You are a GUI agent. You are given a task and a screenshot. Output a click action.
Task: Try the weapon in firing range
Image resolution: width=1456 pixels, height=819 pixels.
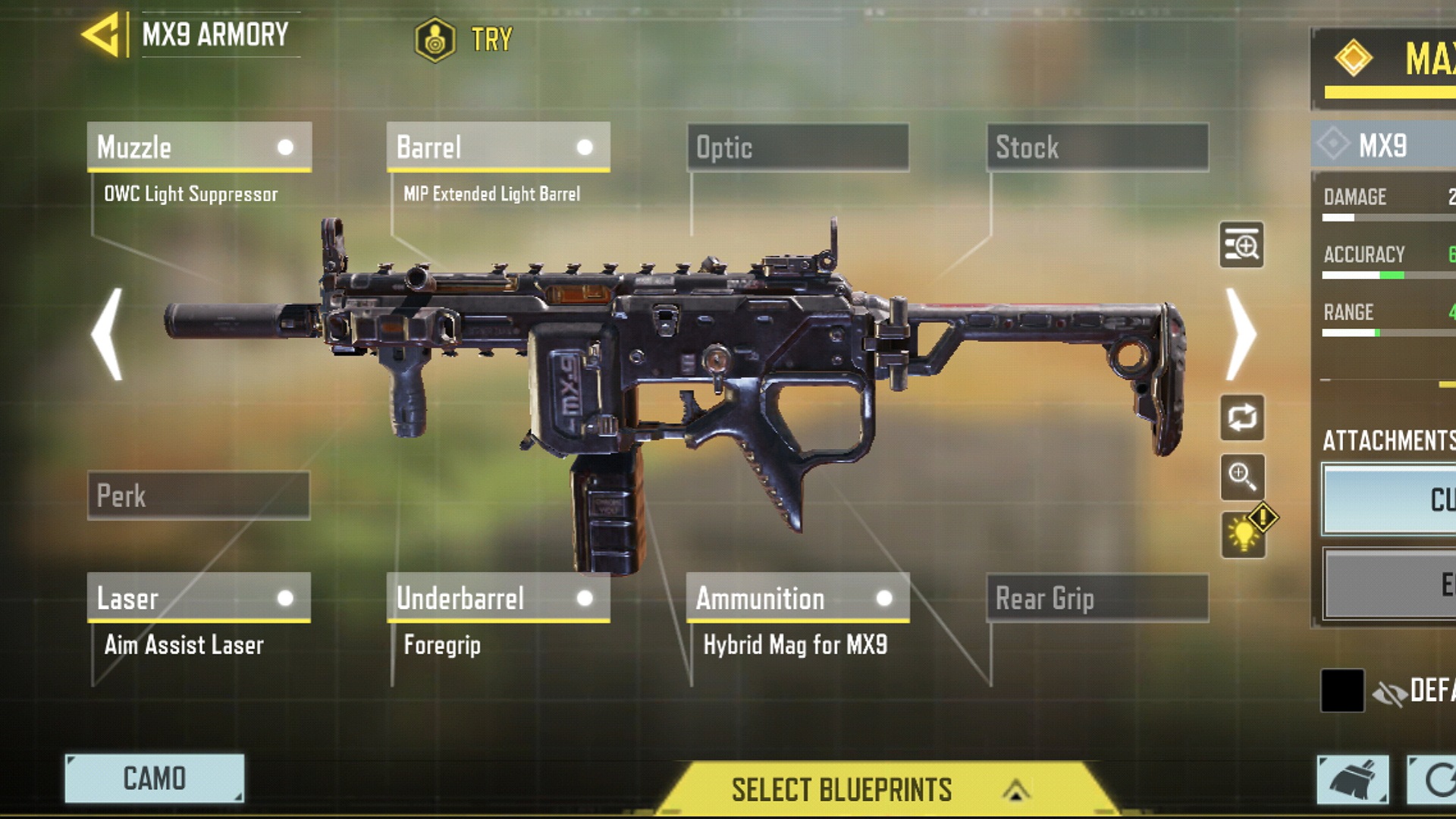(x=464, y=39)
